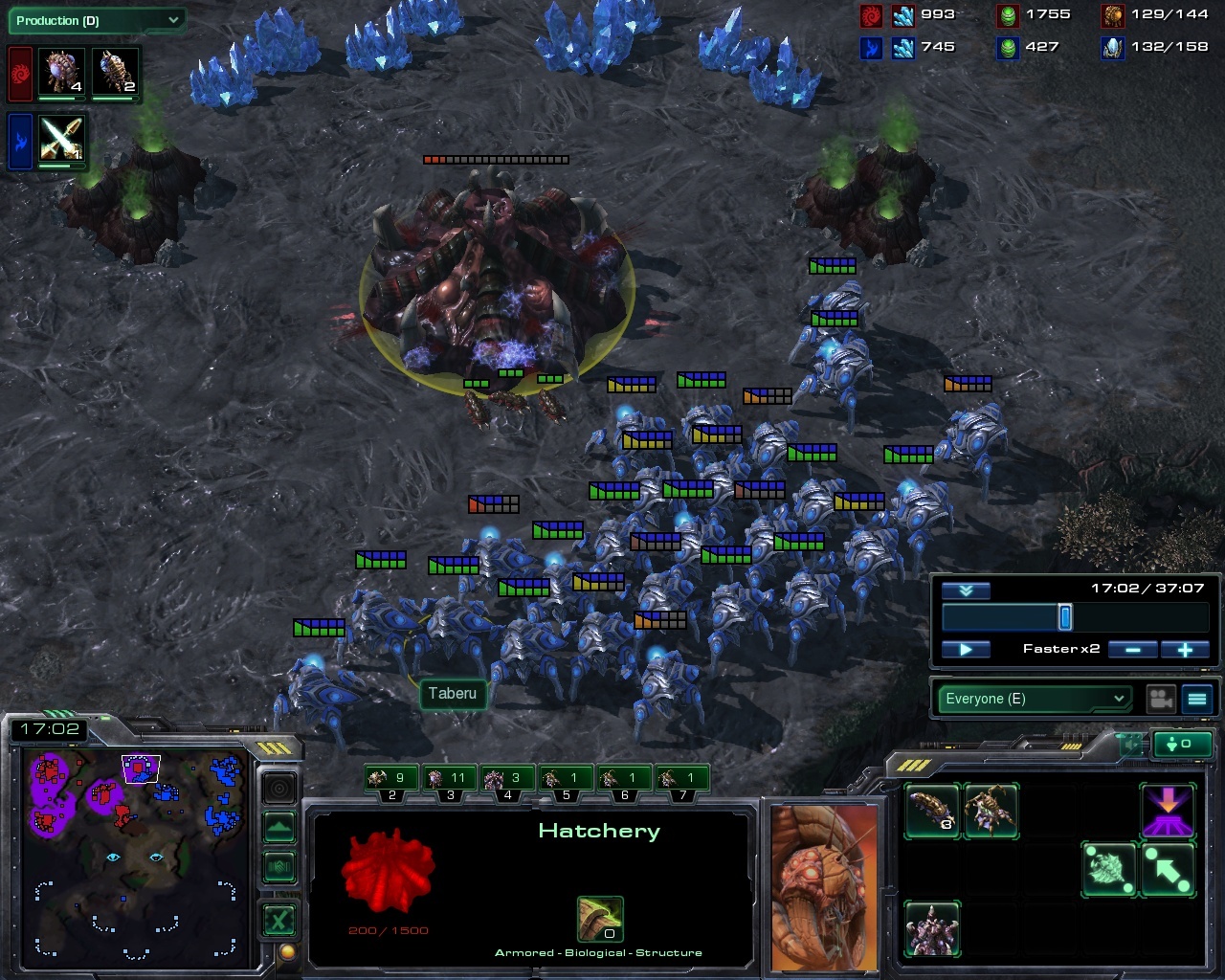Select control group 2 tab
The width and height of the screenshot is (1225, 980).
(391, 779)
